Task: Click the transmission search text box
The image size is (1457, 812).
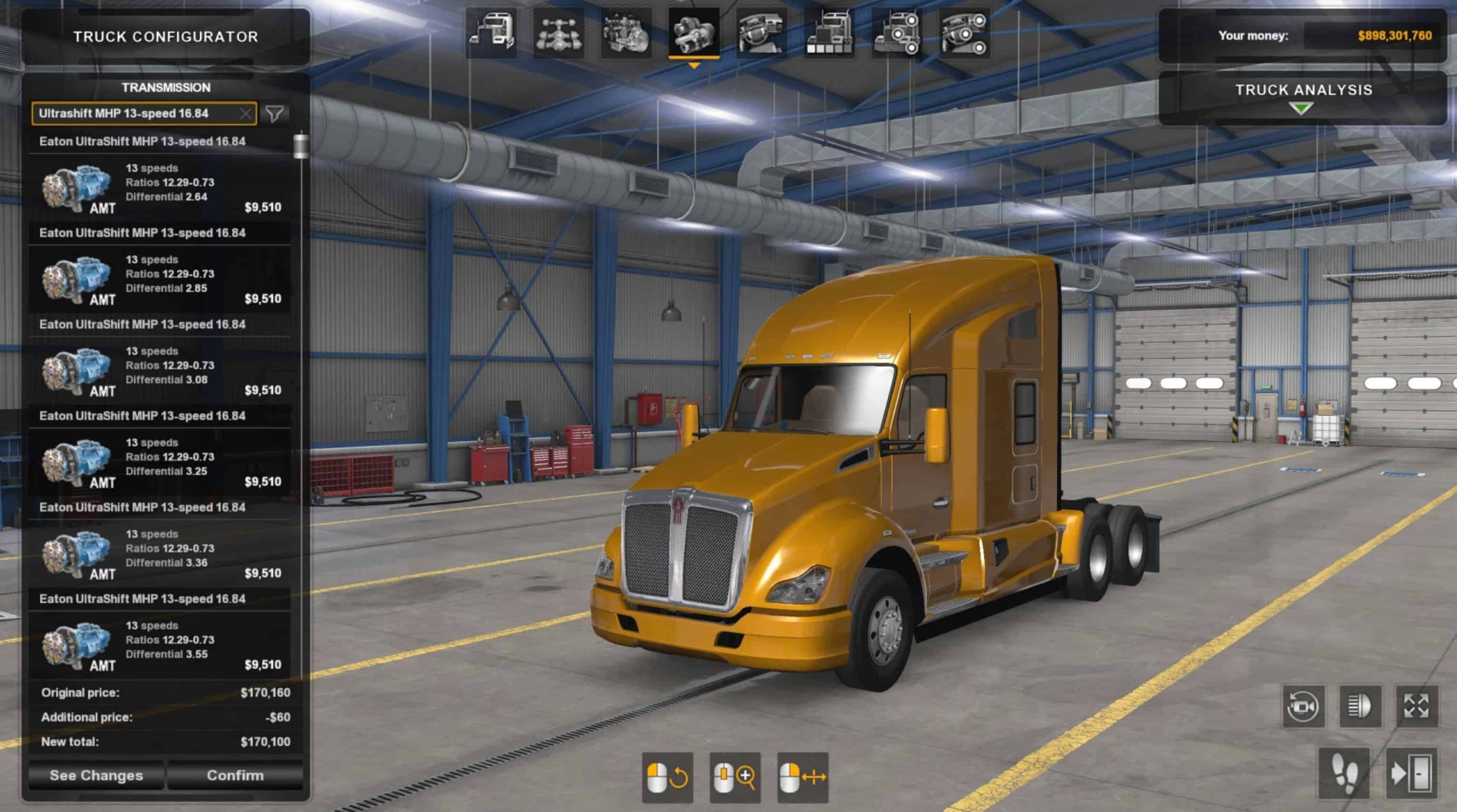Action: pos(136,114)
